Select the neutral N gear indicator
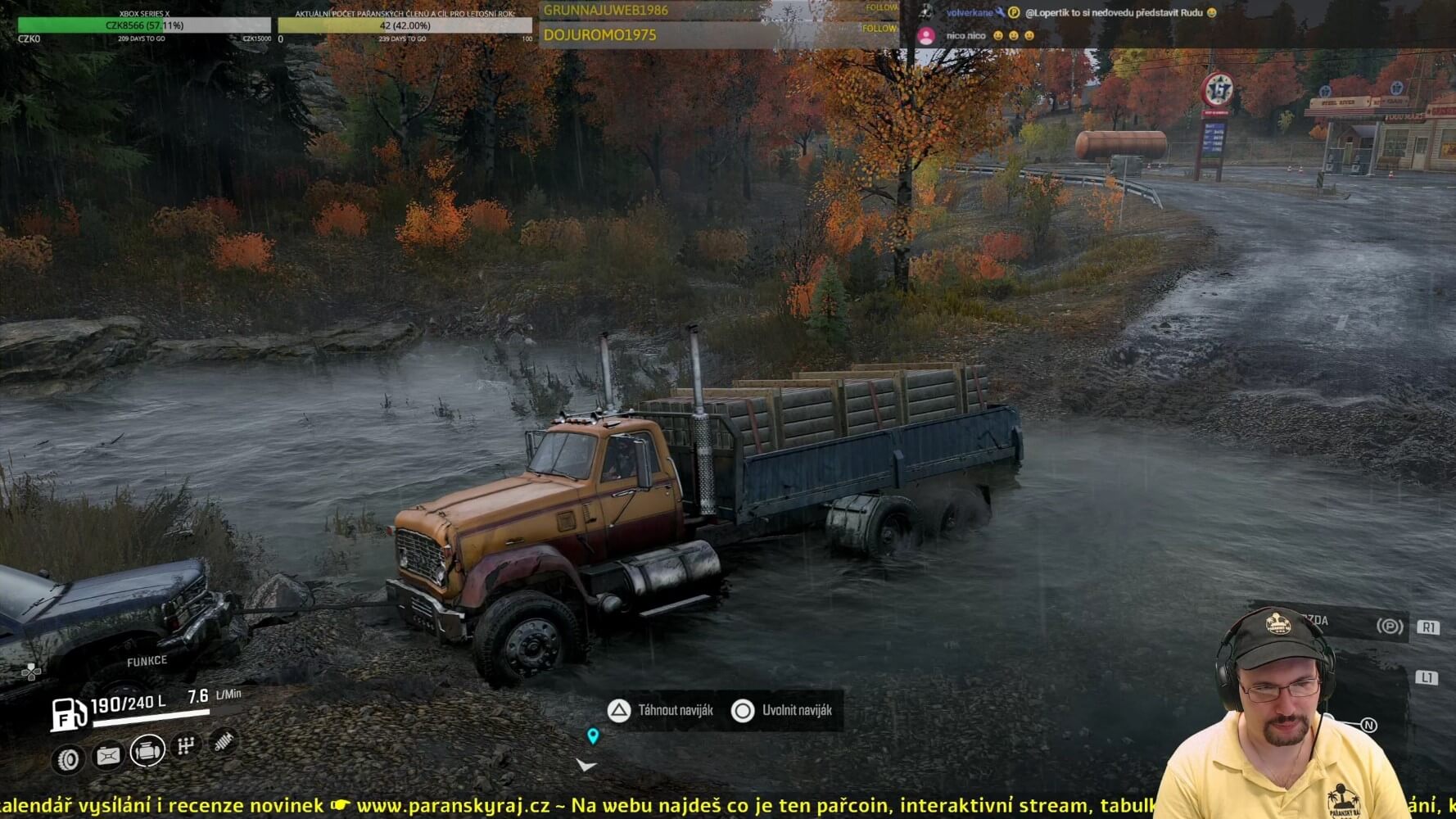Viewport: 1456px width, 819px height. coord(1368,725)
